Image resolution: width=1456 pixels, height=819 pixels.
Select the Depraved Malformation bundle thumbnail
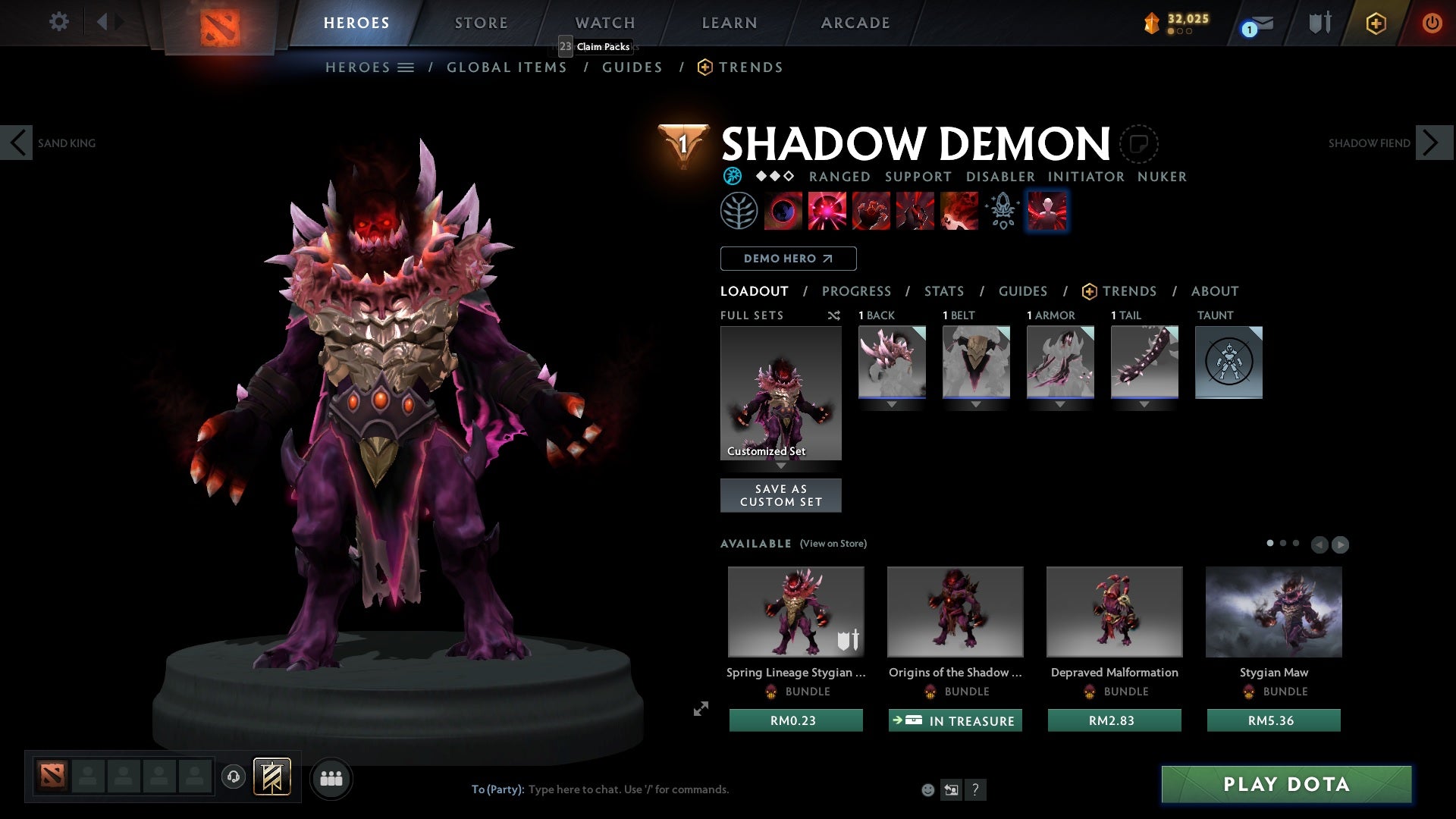[x=1114, y=611]
